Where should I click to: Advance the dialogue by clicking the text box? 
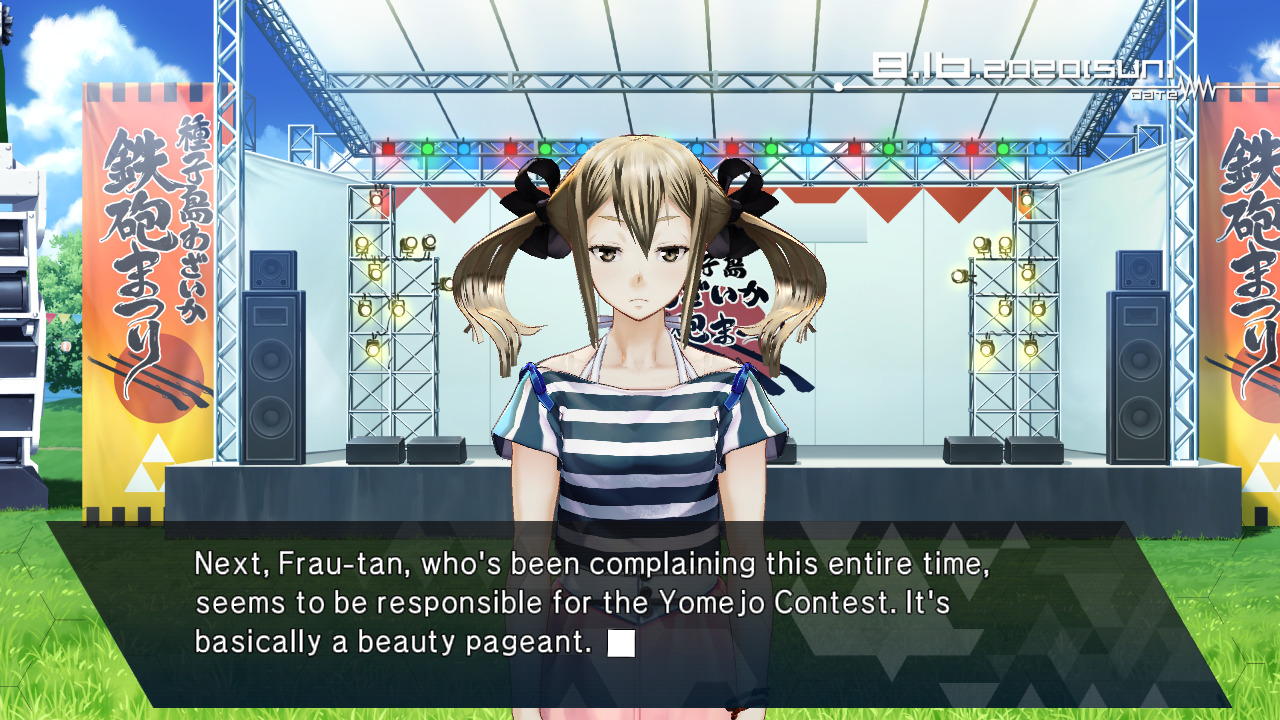[640, 612]
